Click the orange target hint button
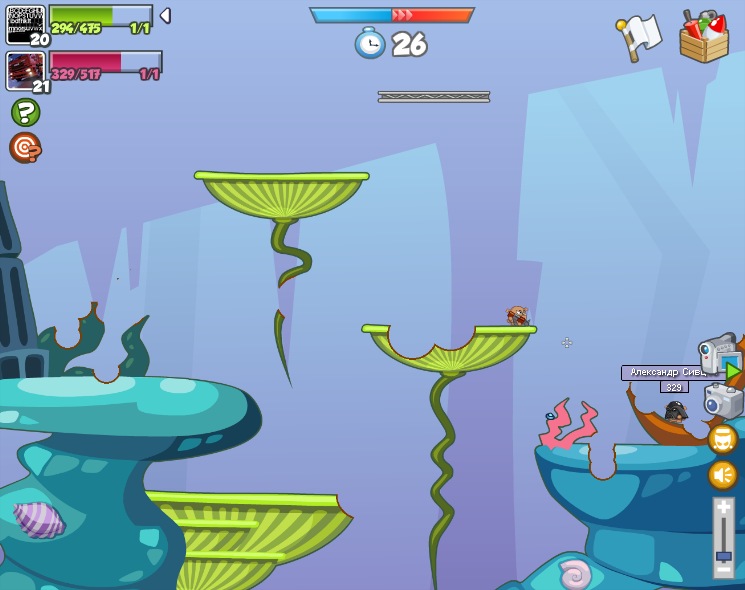This screenshot has width=745, height=590. click(25, 148)
